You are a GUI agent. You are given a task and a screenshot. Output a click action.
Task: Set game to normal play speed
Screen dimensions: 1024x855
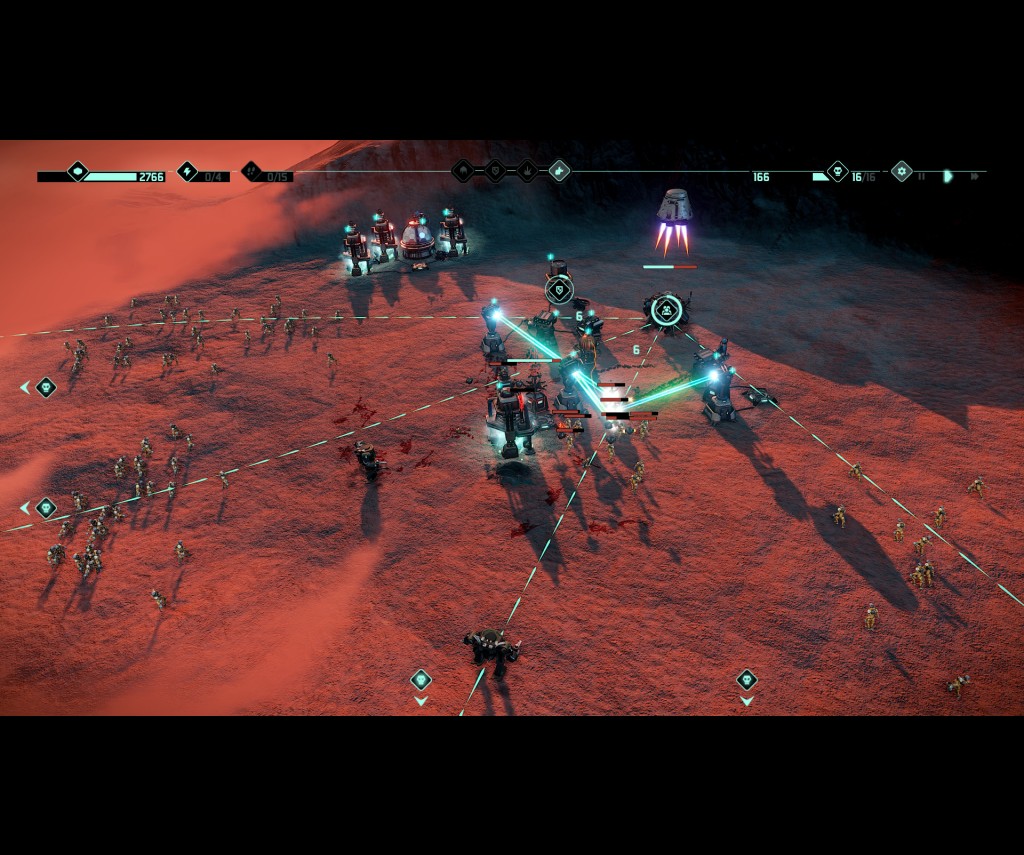pyautogui.click(x=948, y=177)
